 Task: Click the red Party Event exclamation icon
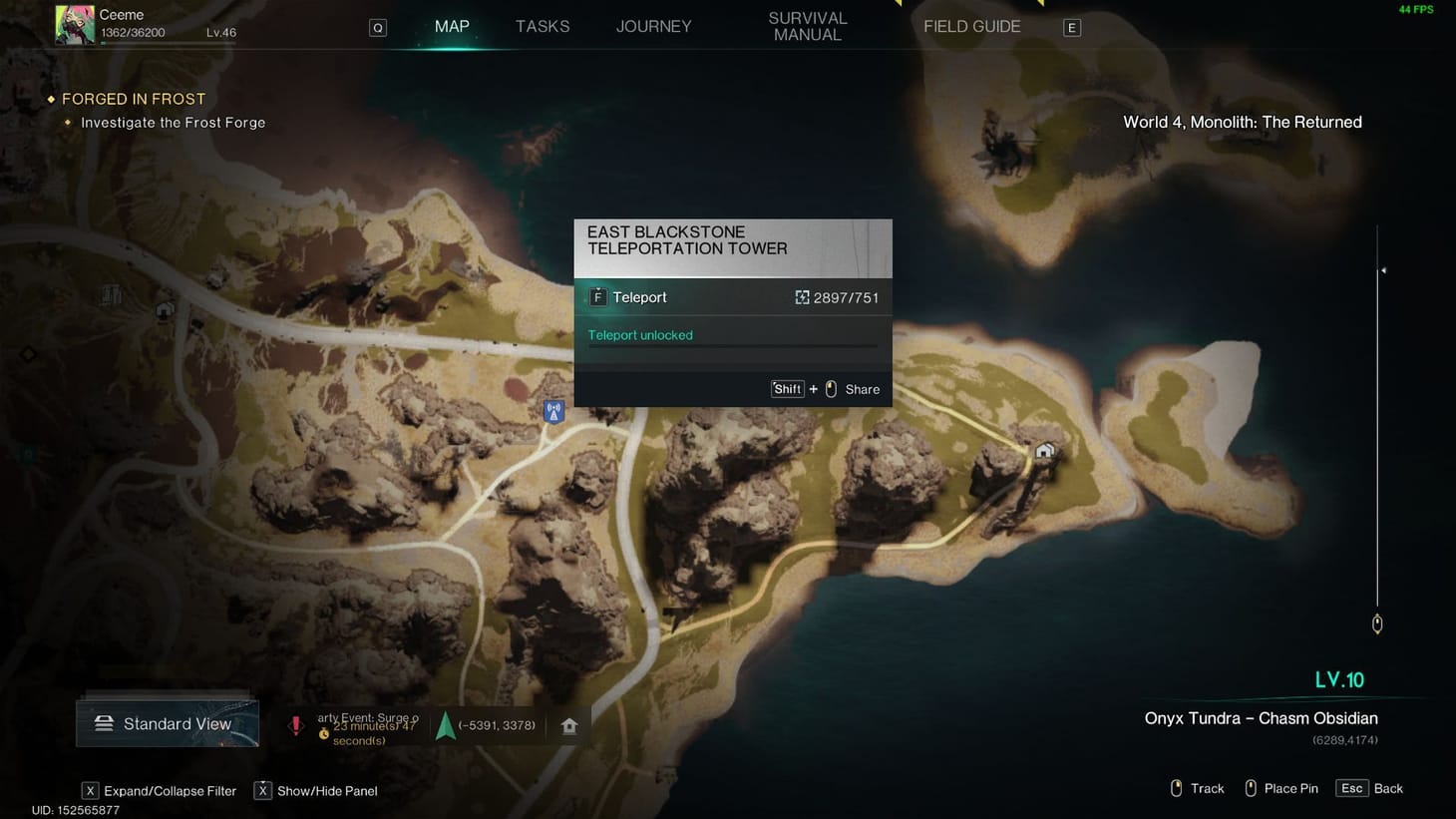click(296, 725)
